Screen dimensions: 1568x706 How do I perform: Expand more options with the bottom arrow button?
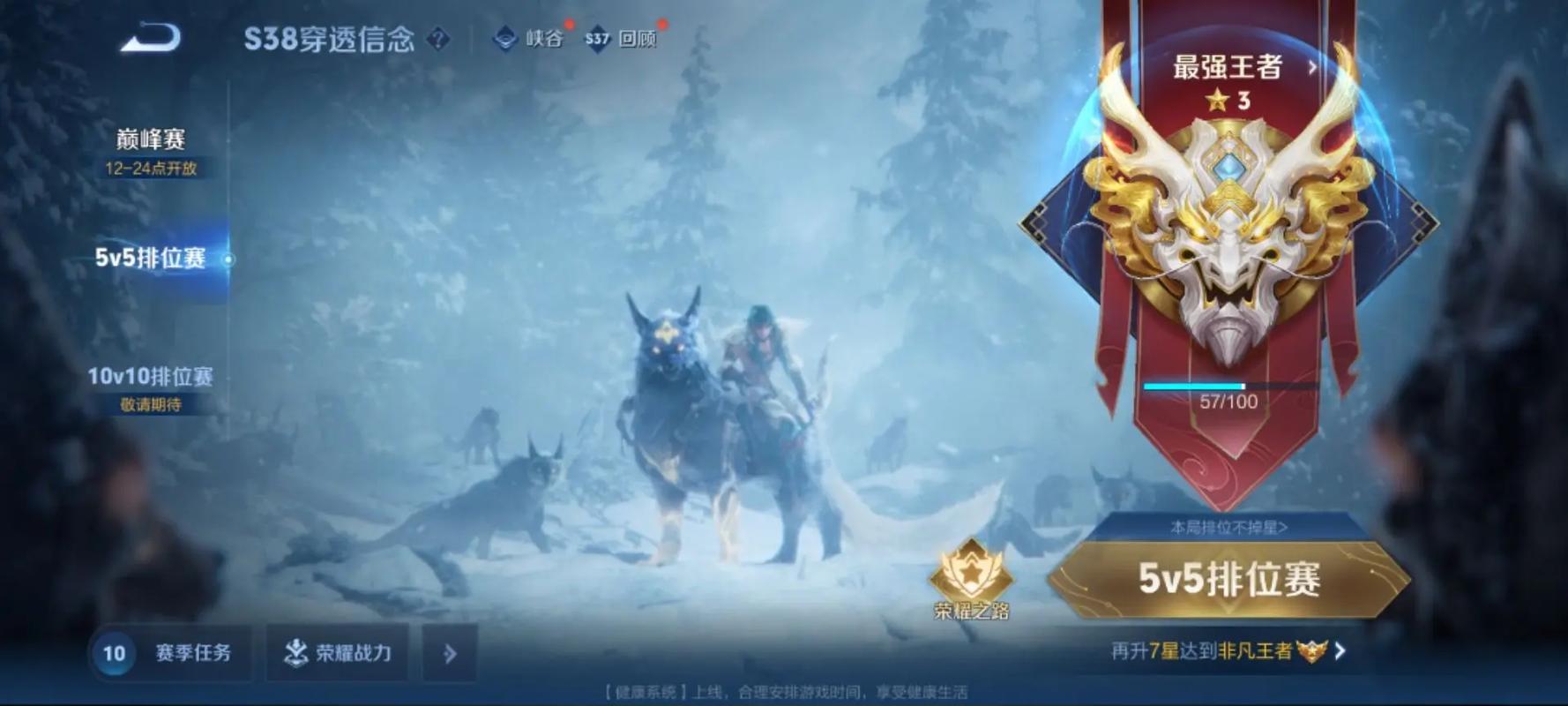tap(450, 653)
